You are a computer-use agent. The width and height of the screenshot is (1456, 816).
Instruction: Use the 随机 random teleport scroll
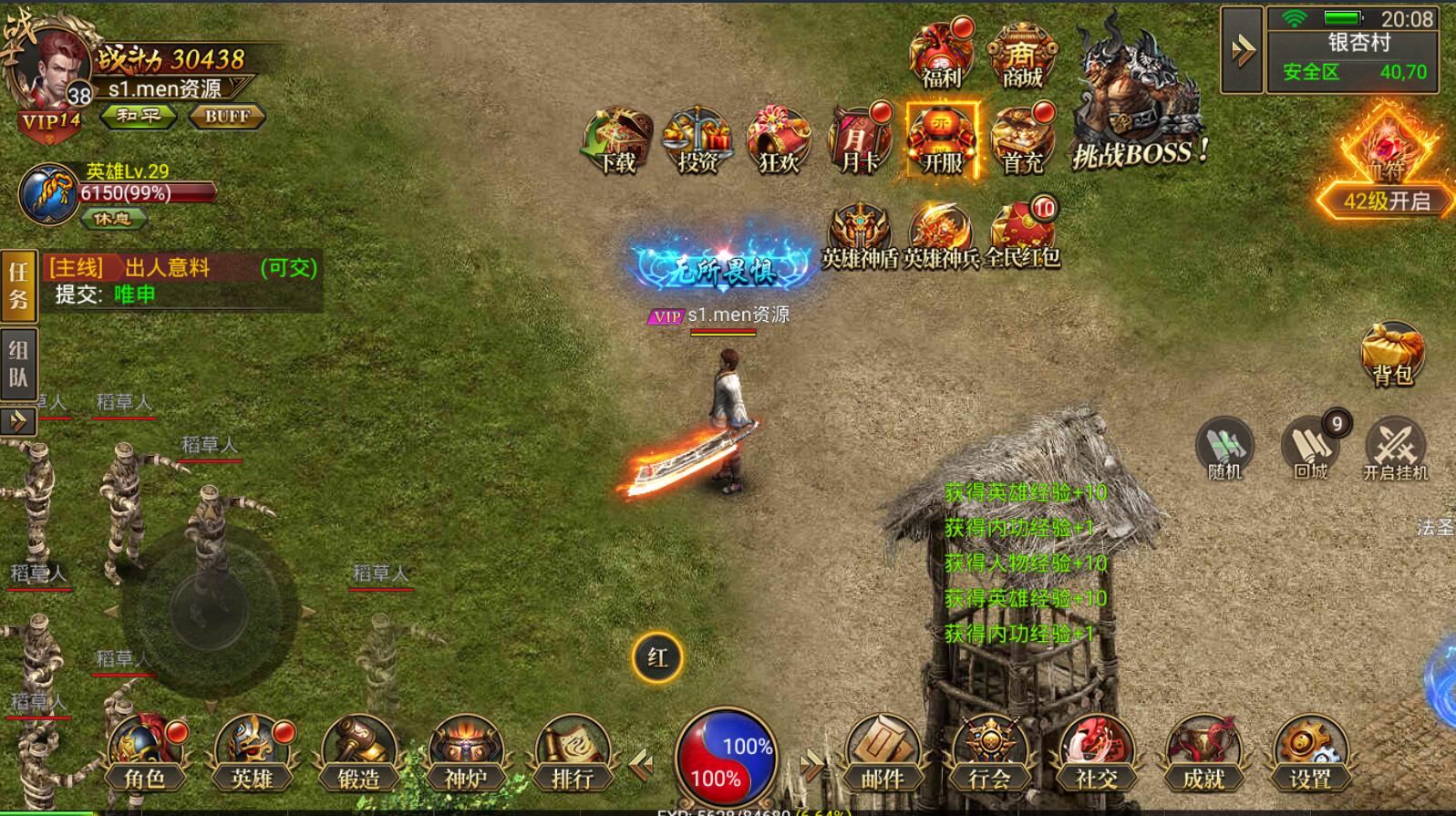point(1224,449)
